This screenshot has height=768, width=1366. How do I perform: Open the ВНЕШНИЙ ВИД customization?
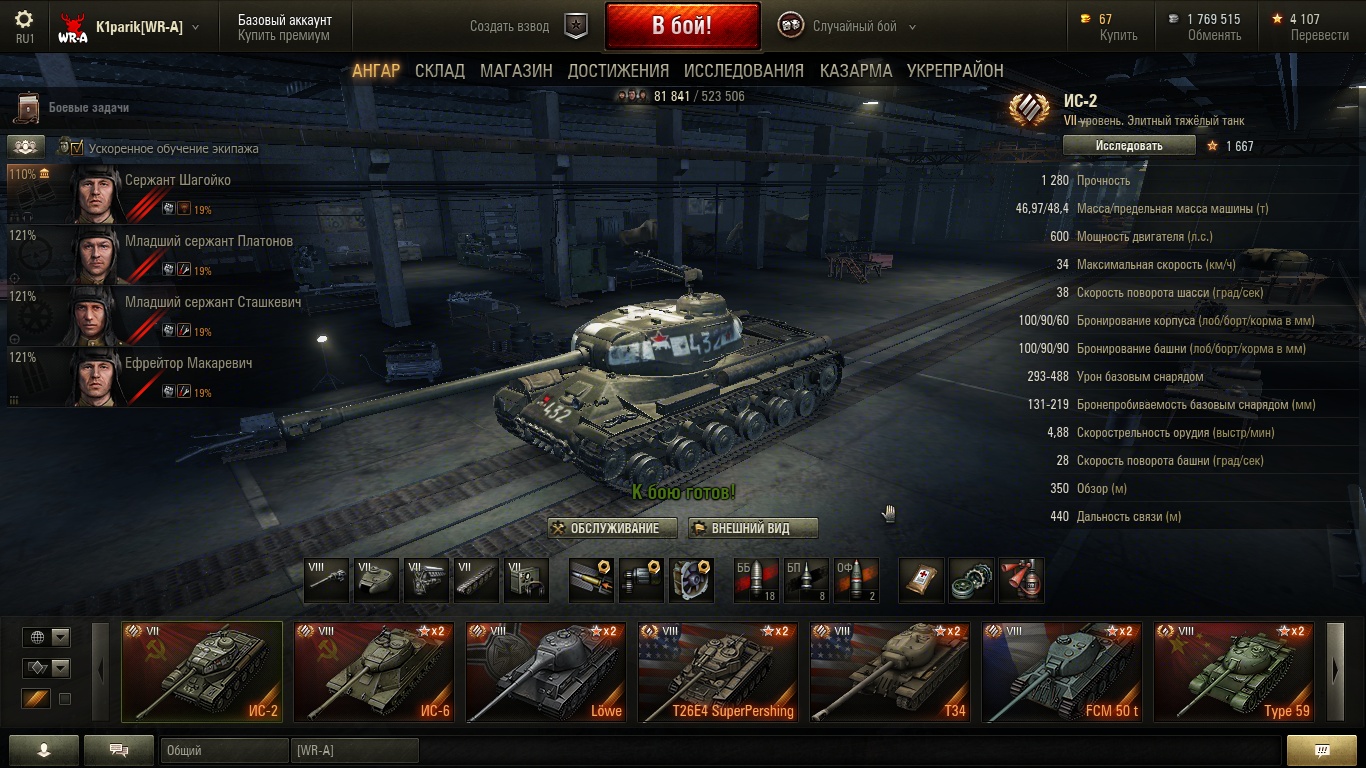[753, 528]
